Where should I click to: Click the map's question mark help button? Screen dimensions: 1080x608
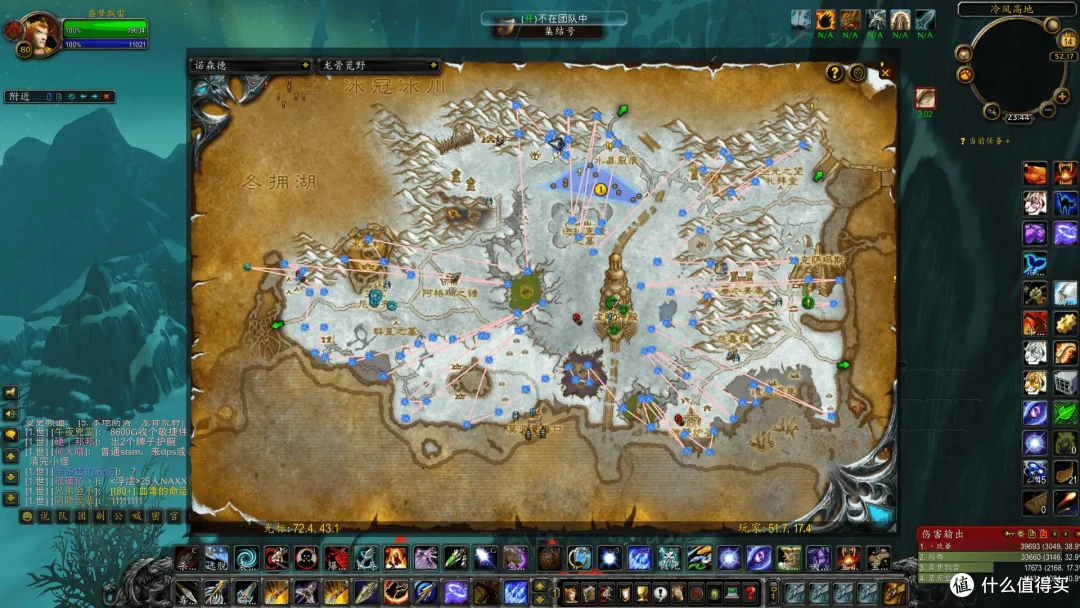pyautogui.click(x=834, y=73)
